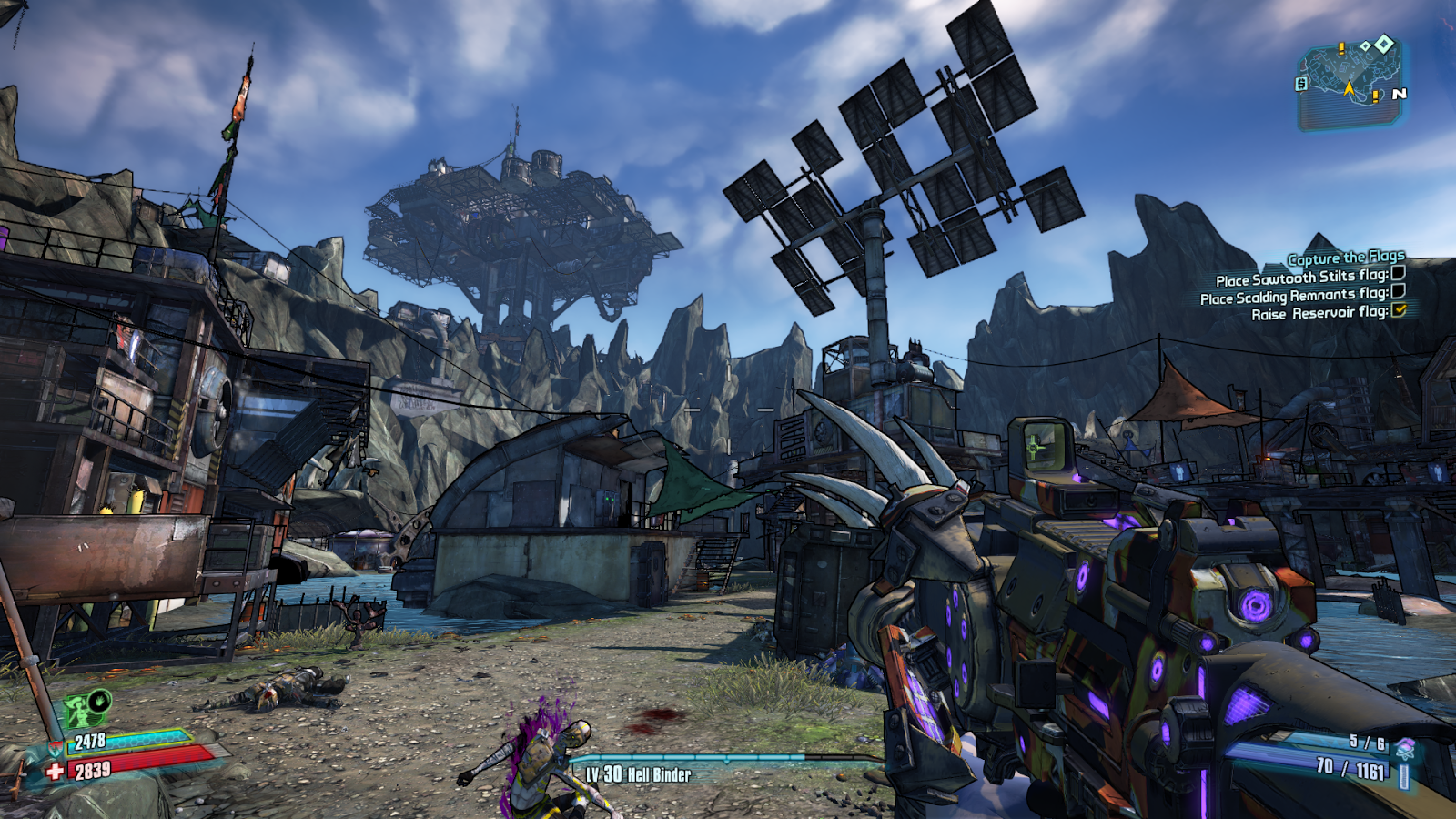The height and width of the screenshot is (819, 1456).
Task: Click the large diamond fast-travel marker on the minimap
Action: point(1384,45)
